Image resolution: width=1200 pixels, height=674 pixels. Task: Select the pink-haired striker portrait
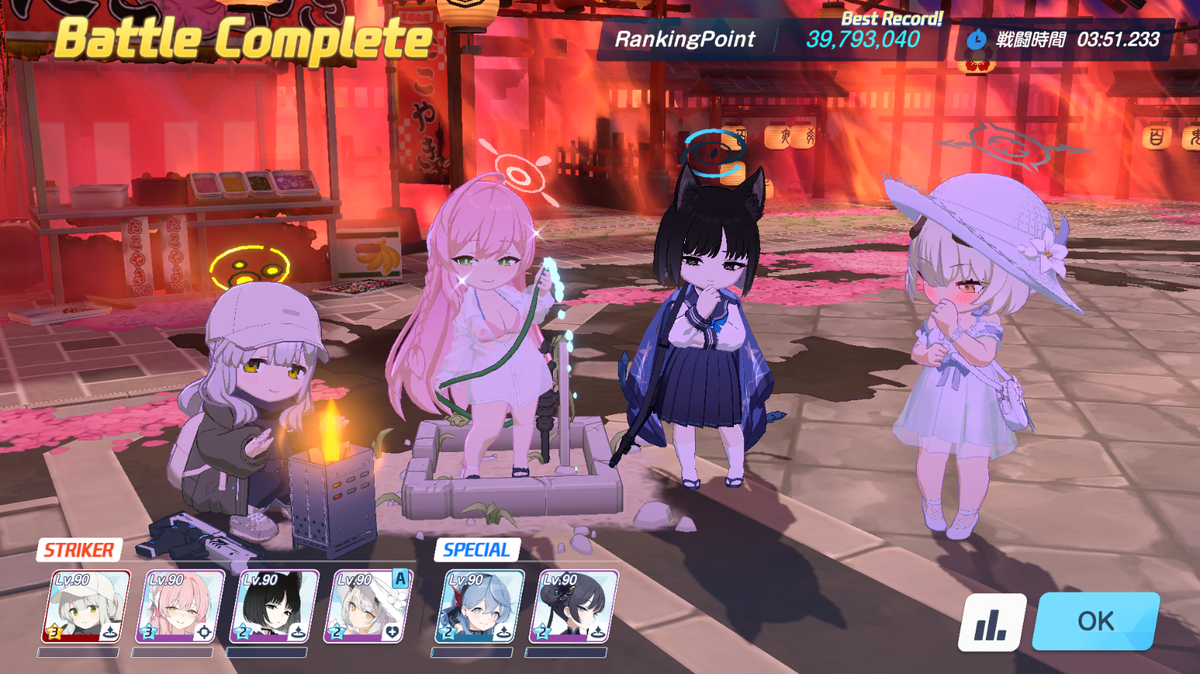coord(180,606)
